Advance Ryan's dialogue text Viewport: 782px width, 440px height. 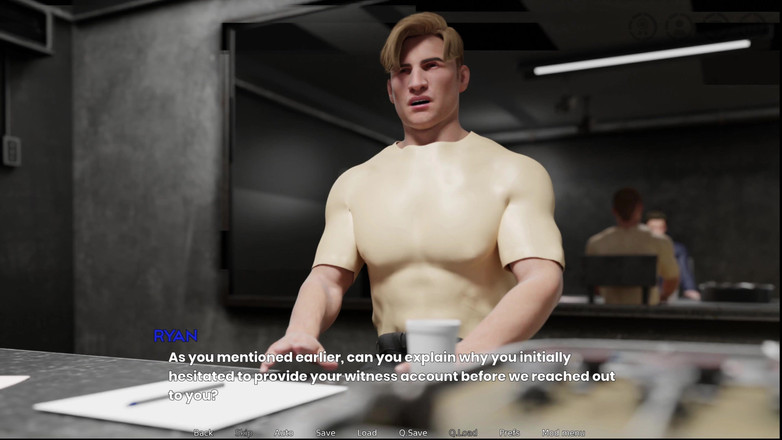coord(390,376)
